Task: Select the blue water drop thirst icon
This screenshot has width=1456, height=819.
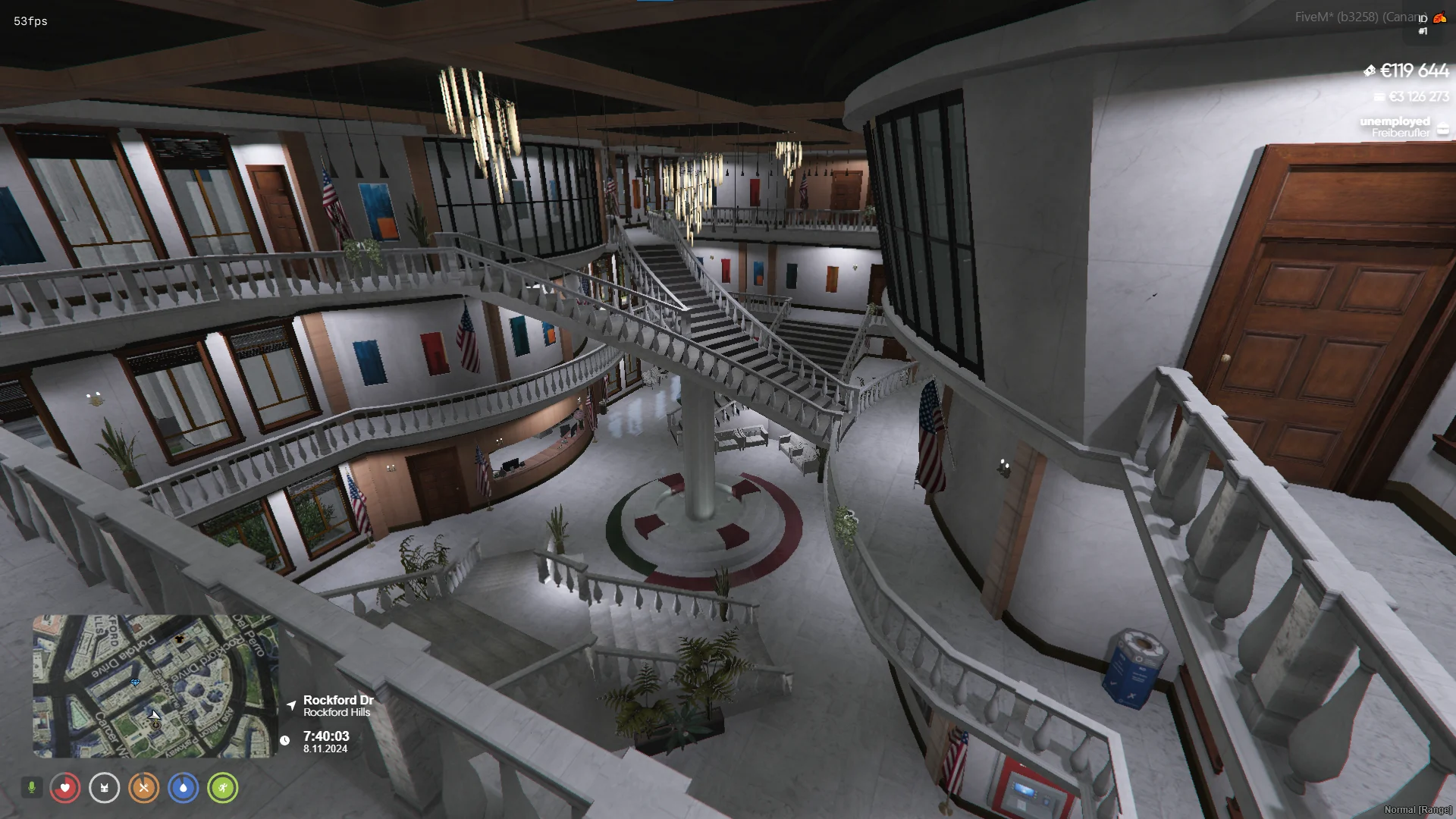Action: coord(184,788)
